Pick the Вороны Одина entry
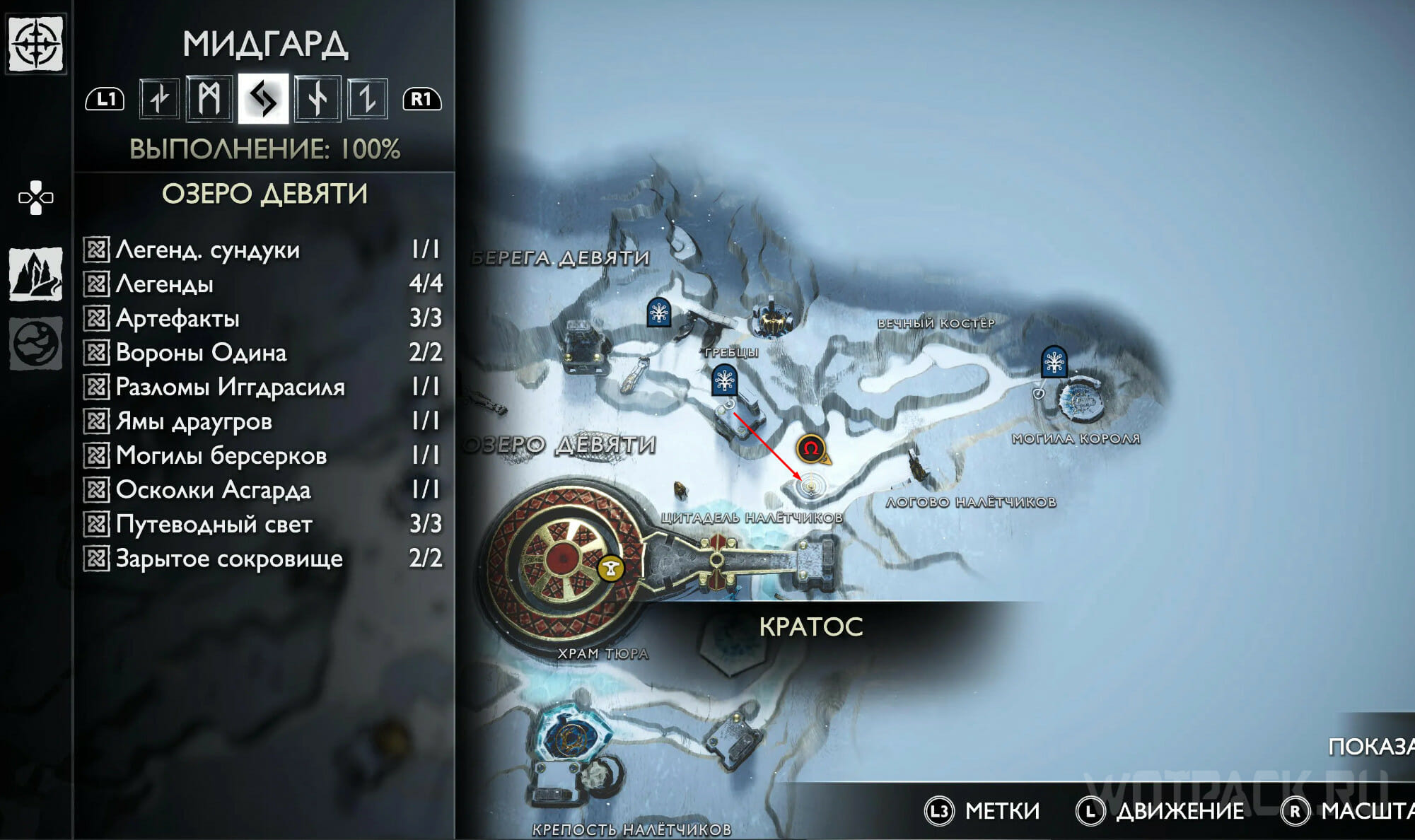This screenshot has height=840, width=1415. (262, 352)
